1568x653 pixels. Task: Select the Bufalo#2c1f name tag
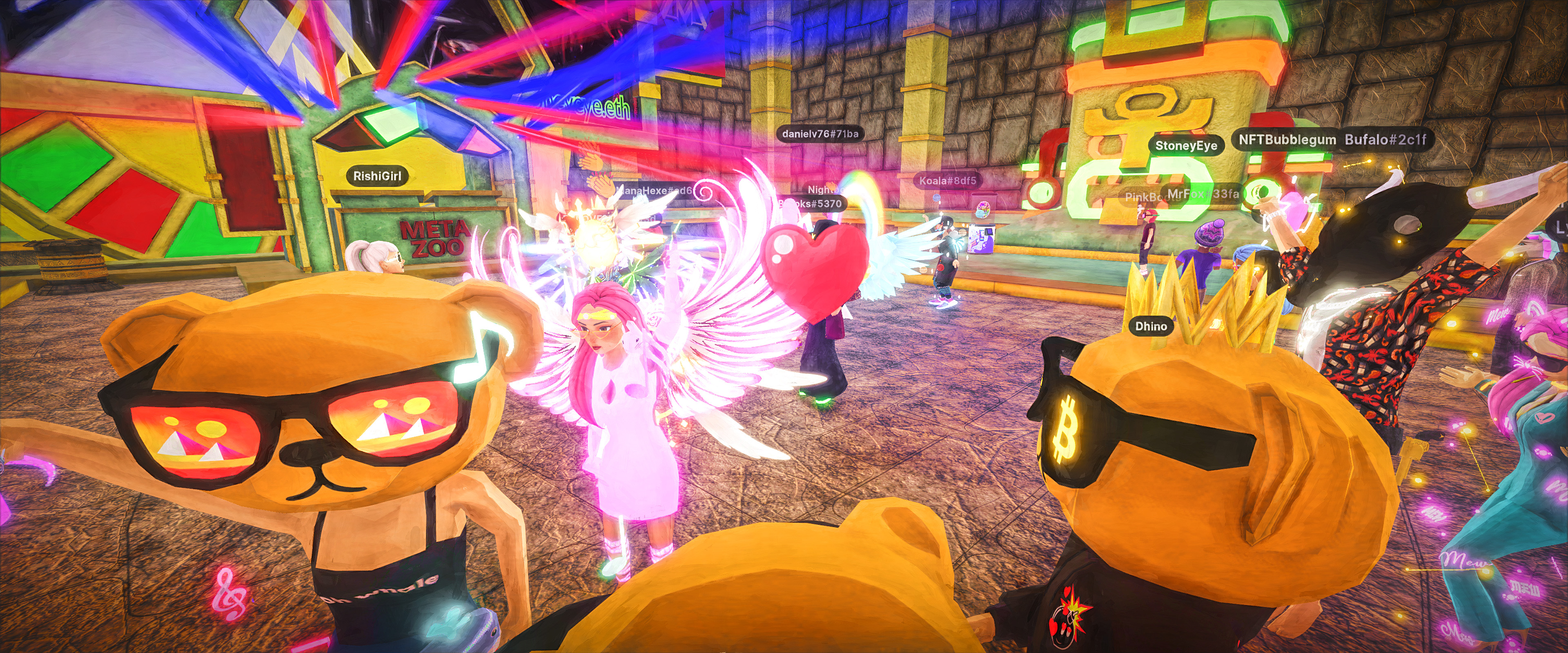coord(1385,140)
